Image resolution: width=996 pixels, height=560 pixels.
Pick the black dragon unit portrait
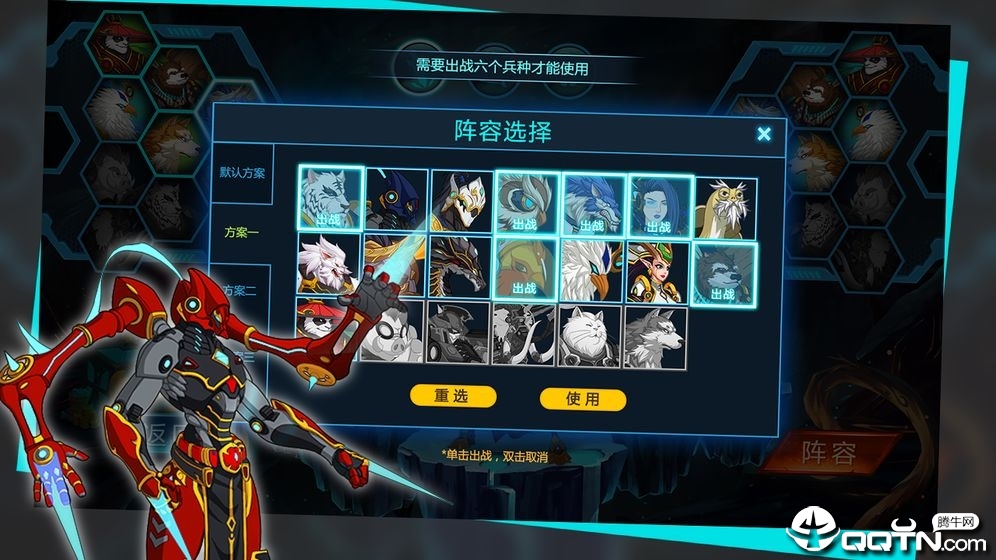pos(461,267)
